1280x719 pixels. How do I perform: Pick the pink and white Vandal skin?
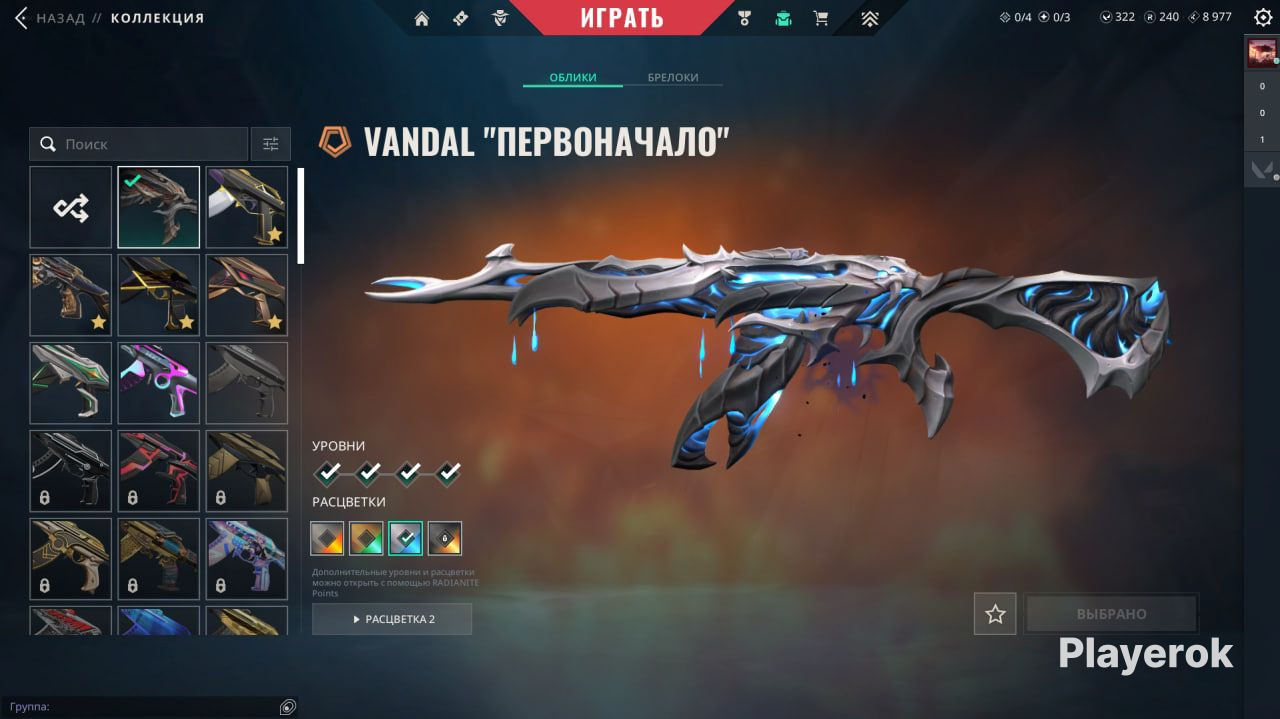(159, 383)
